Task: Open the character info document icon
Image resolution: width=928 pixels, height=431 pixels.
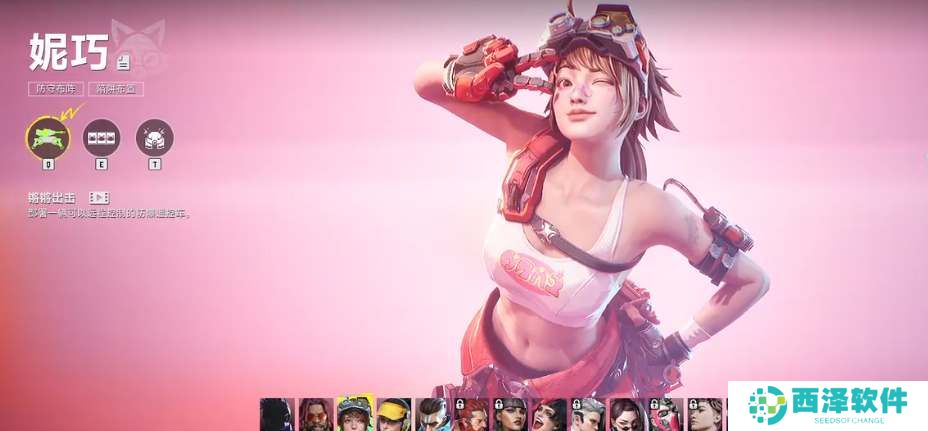Action: (x=123, y=63)
